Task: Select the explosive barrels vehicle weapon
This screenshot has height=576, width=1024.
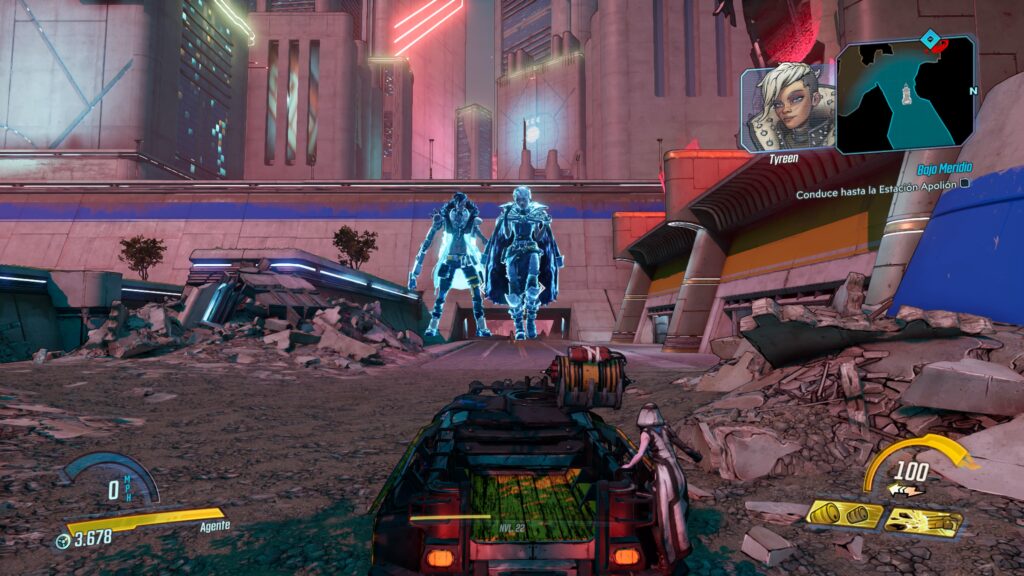Action: coord(845,514)
